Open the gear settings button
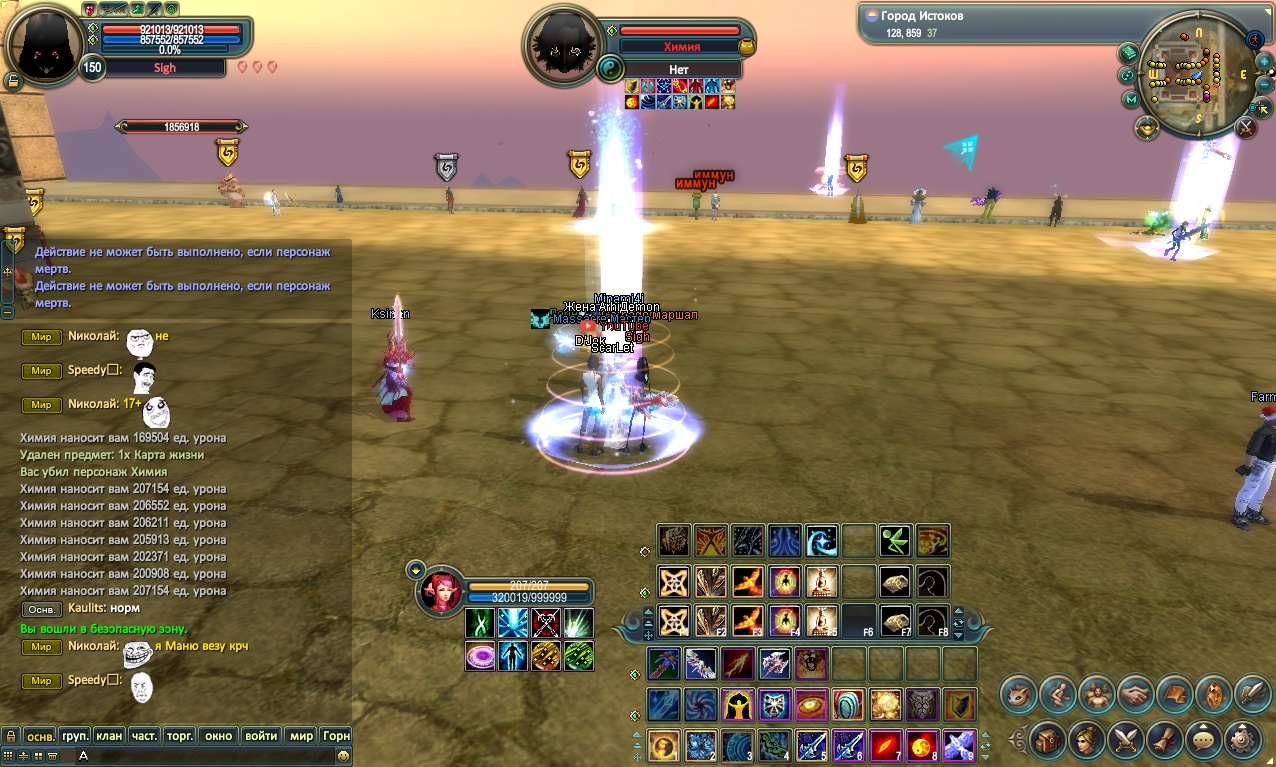 click(1243, 741)
